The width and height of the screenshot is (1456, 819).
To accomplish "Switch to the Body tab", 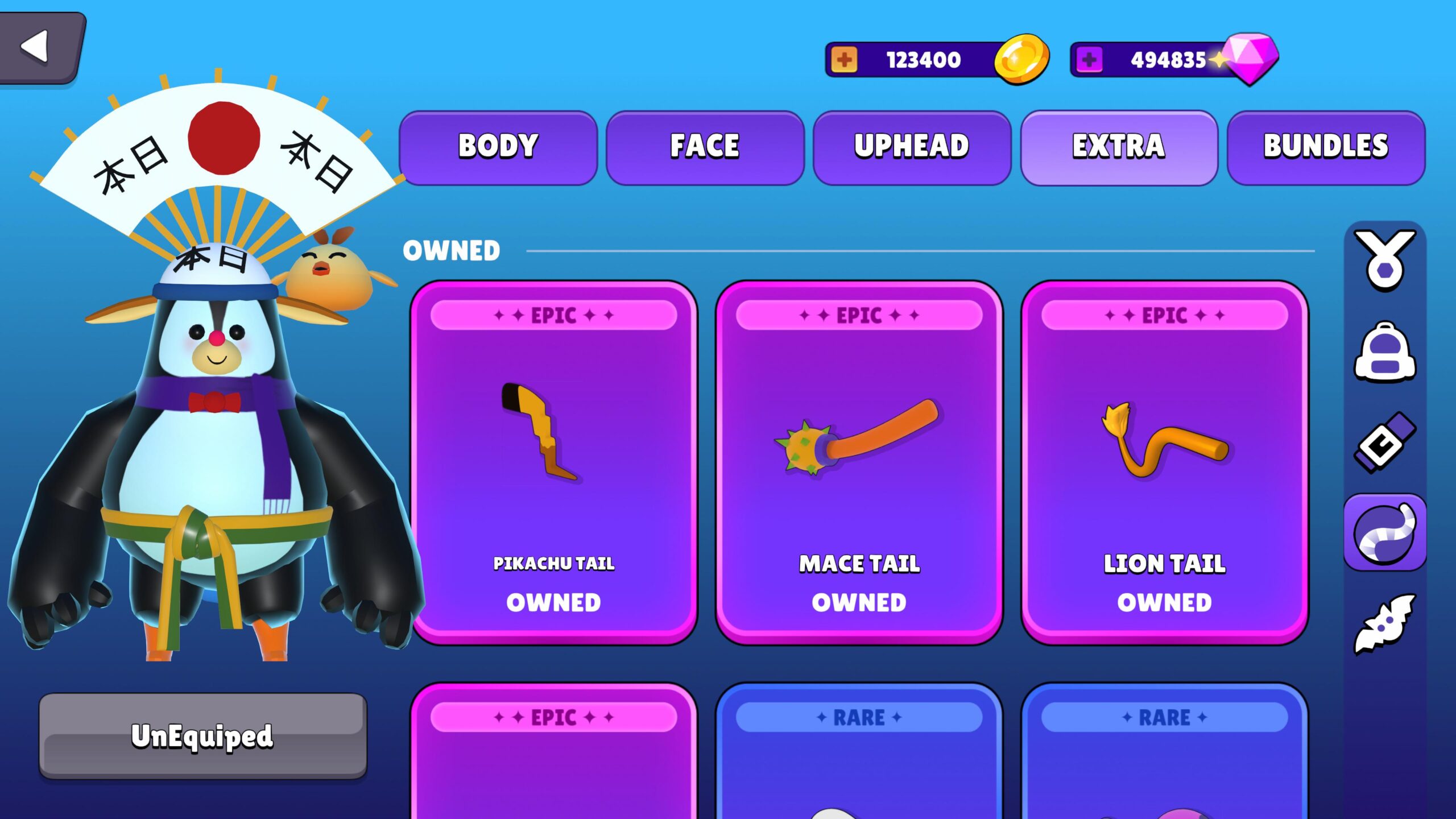I will [498, 147].
